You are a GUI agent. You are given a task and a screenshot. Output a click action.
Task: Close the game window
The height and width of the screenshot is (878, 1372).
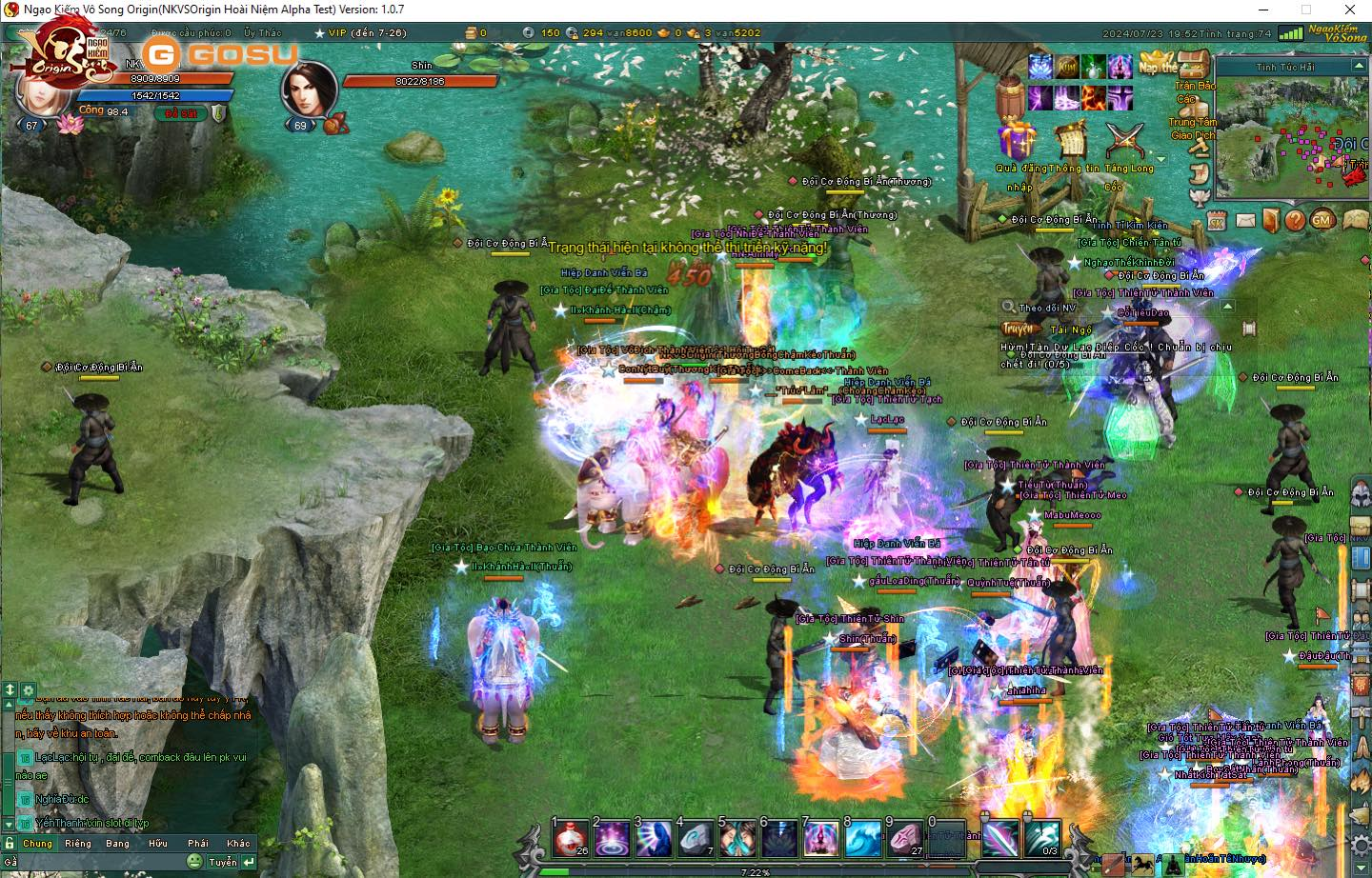(1349, 10)
